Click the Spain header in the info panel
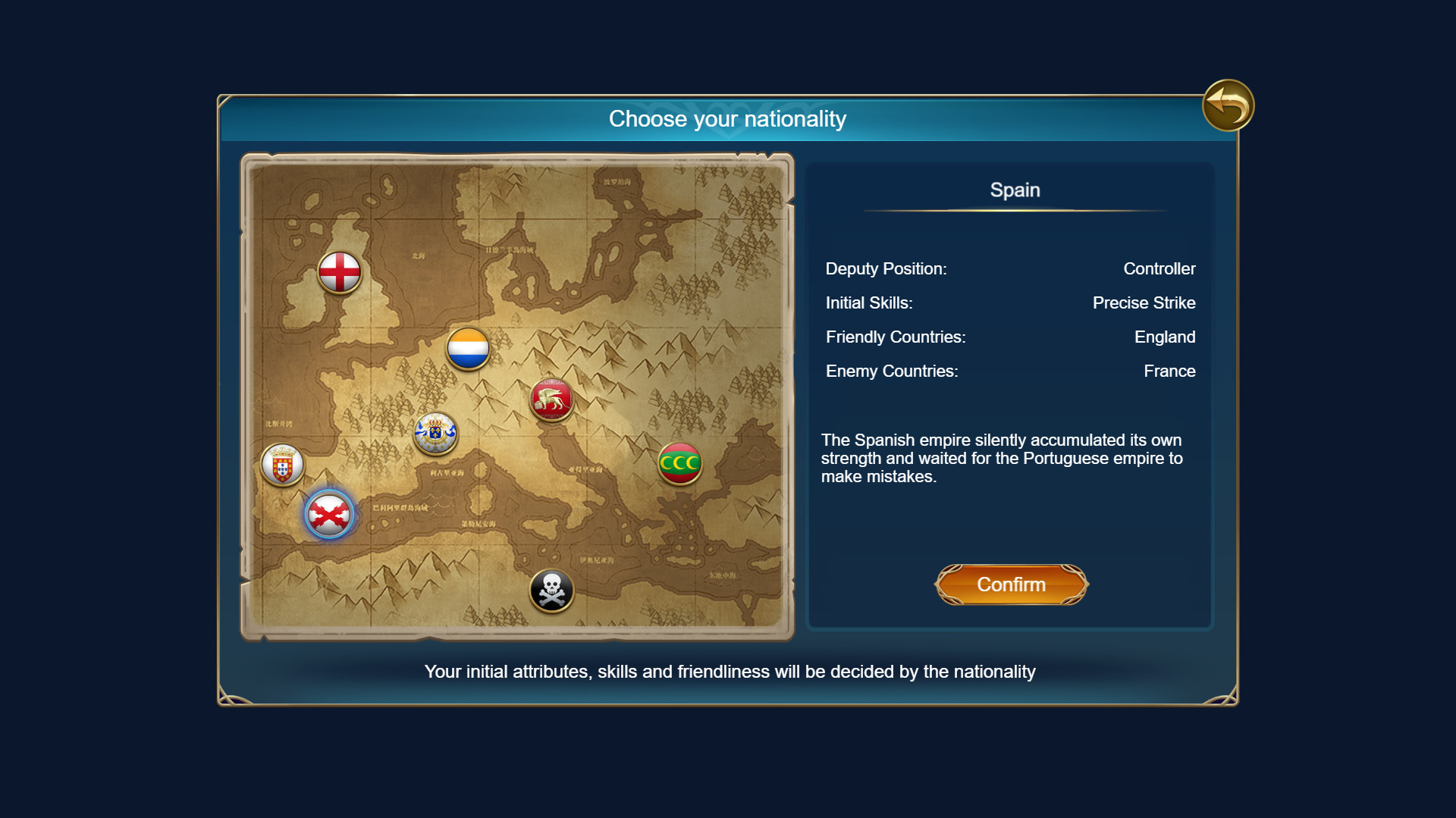This screenshot has width=1456, height=818. (x=1014, y=190)
